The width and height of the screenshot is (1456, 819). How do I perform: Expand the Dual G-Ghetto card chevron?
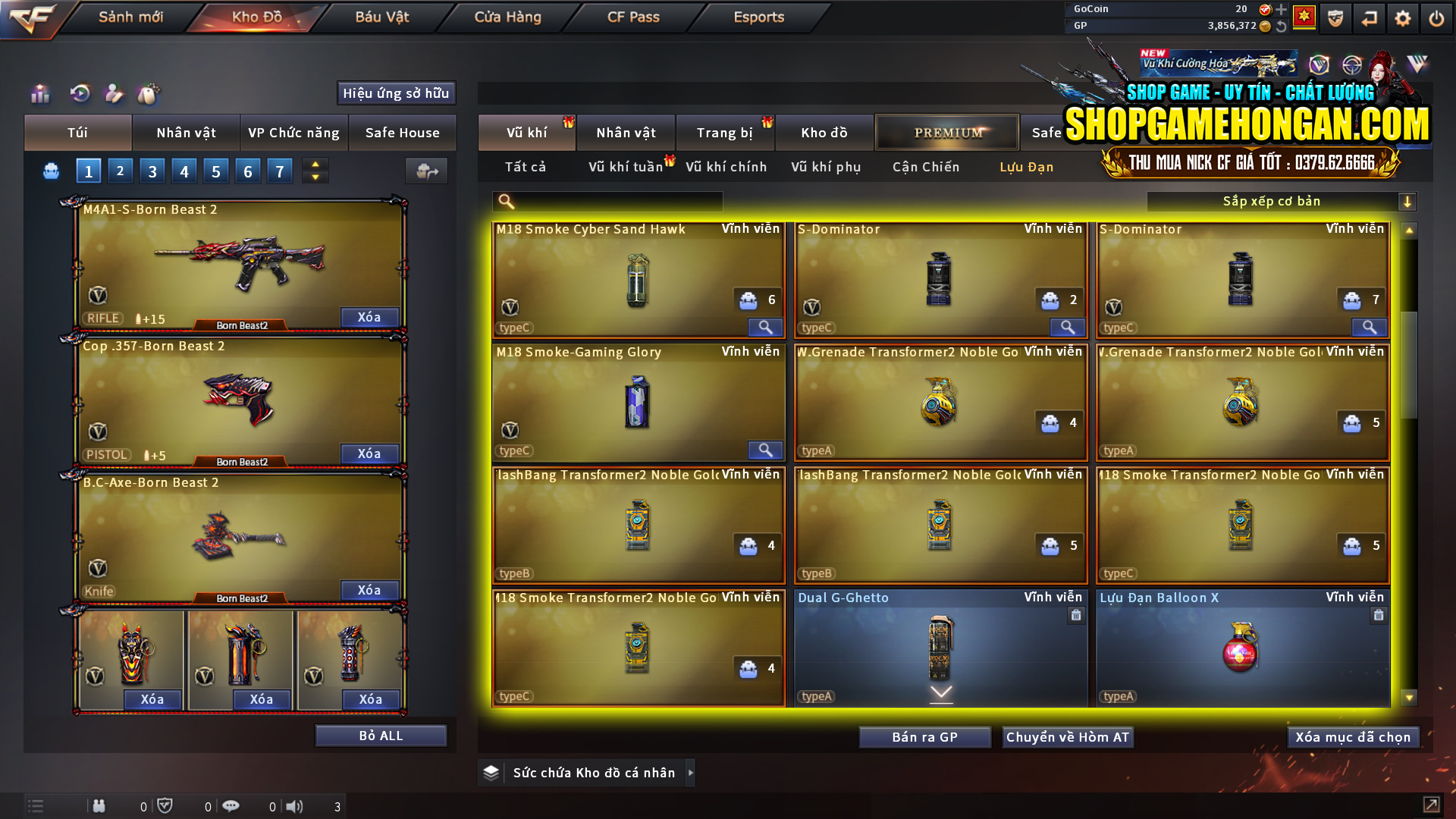click(940, 692)
